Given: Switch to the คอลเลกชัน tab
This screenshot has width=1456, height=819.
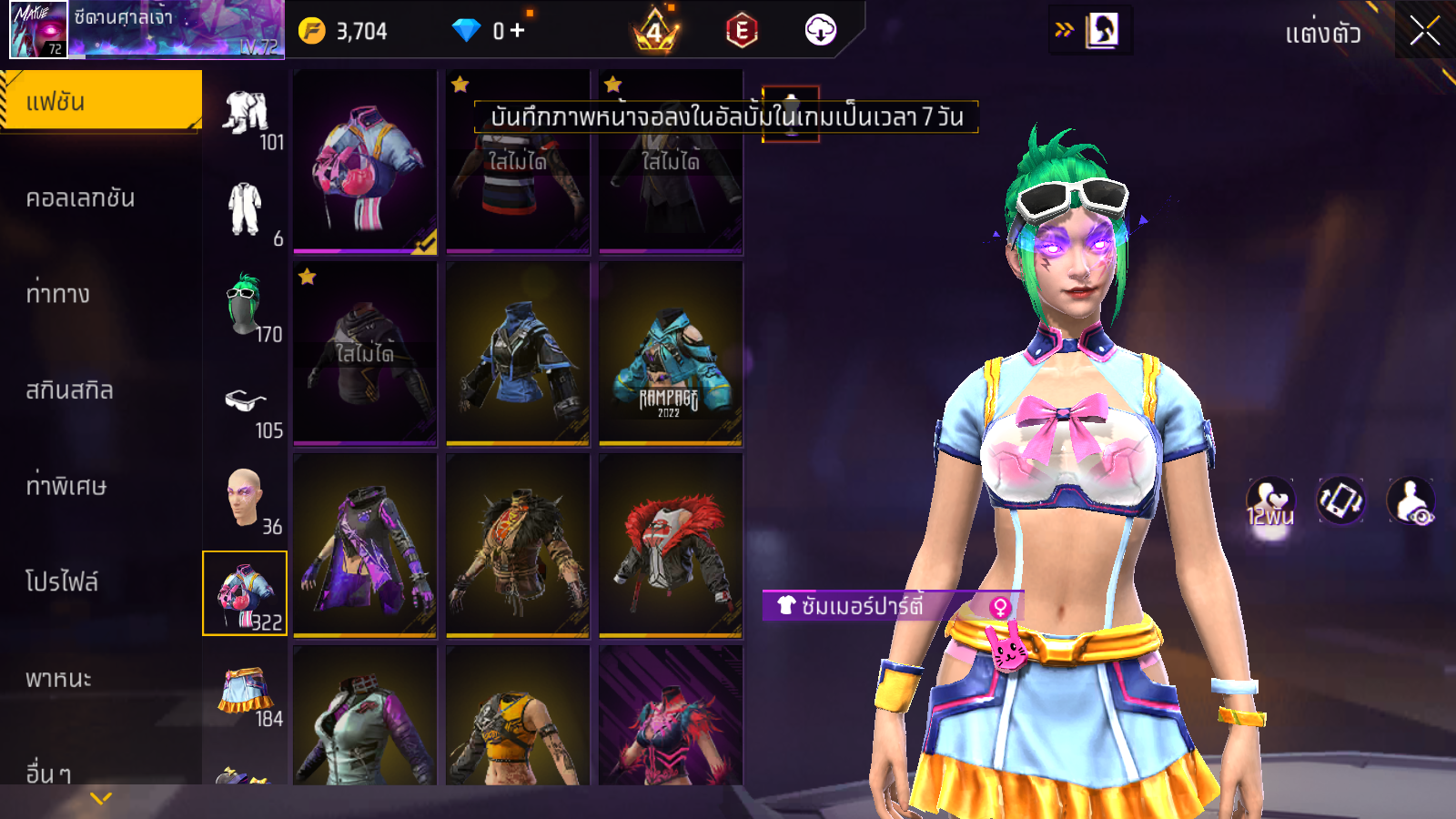Looking at the screenshot, I should tap(80, 198).
